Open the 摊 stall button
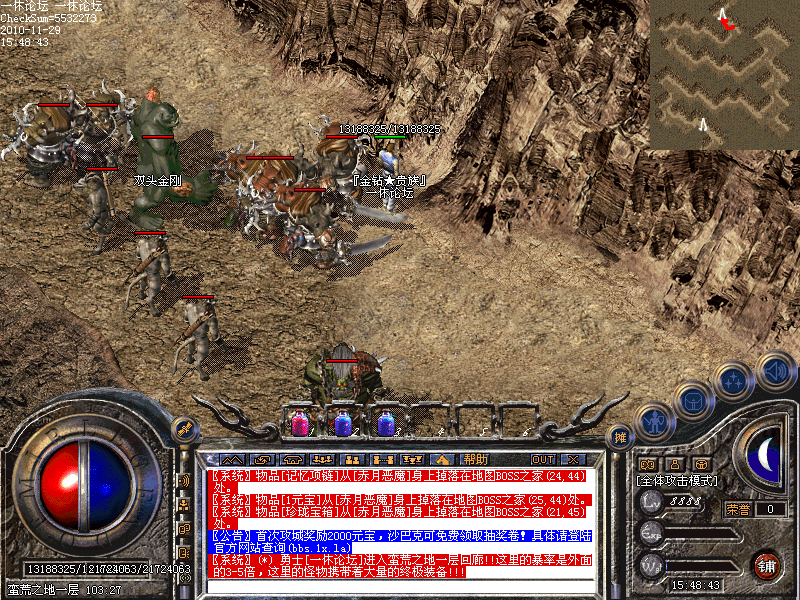The width and height of the screenshot is (800, 600). (x=621, y=437)
